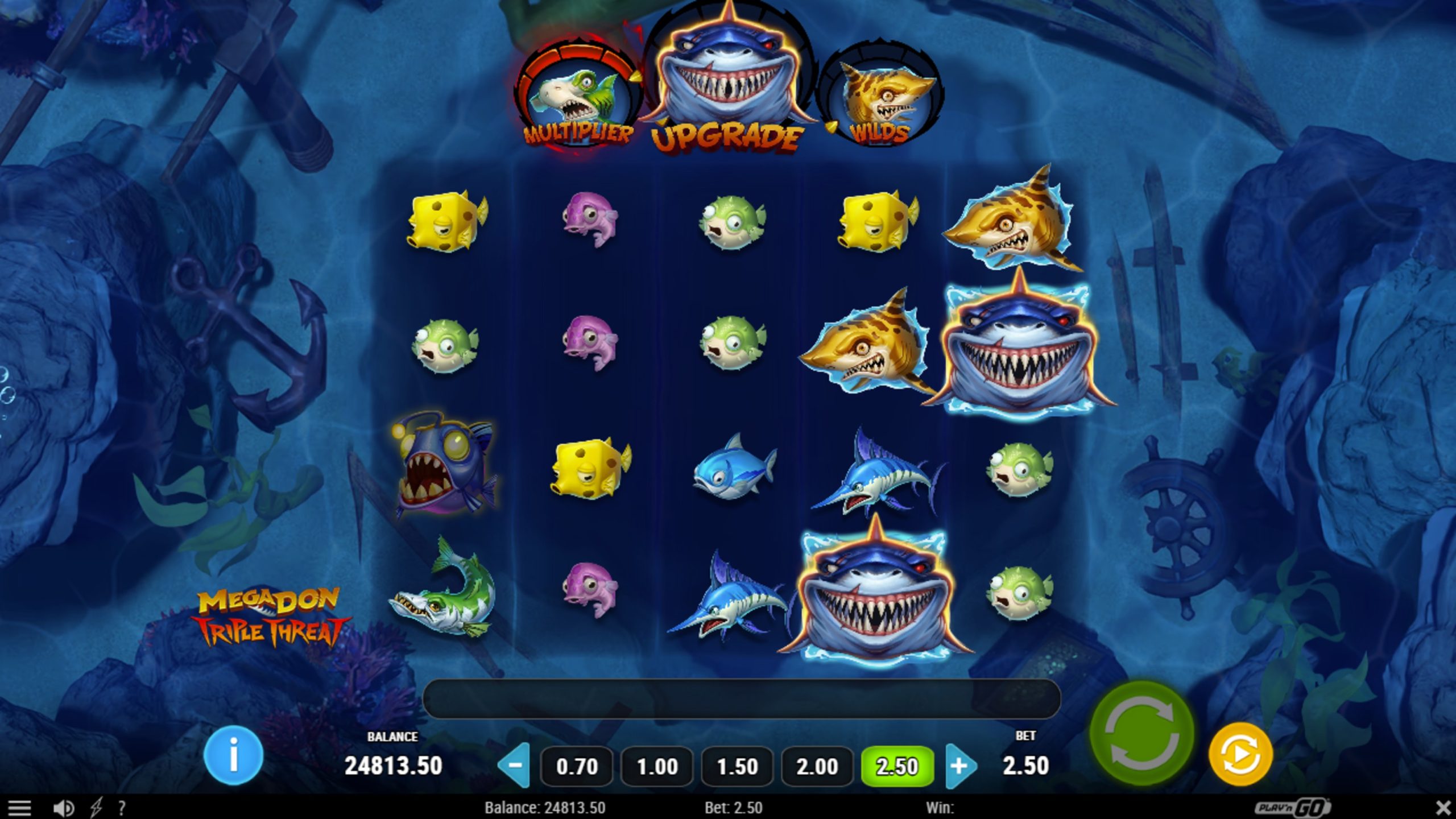
Task: Start autoplay with the yellow button
Action: click(x=1240, y=754)
